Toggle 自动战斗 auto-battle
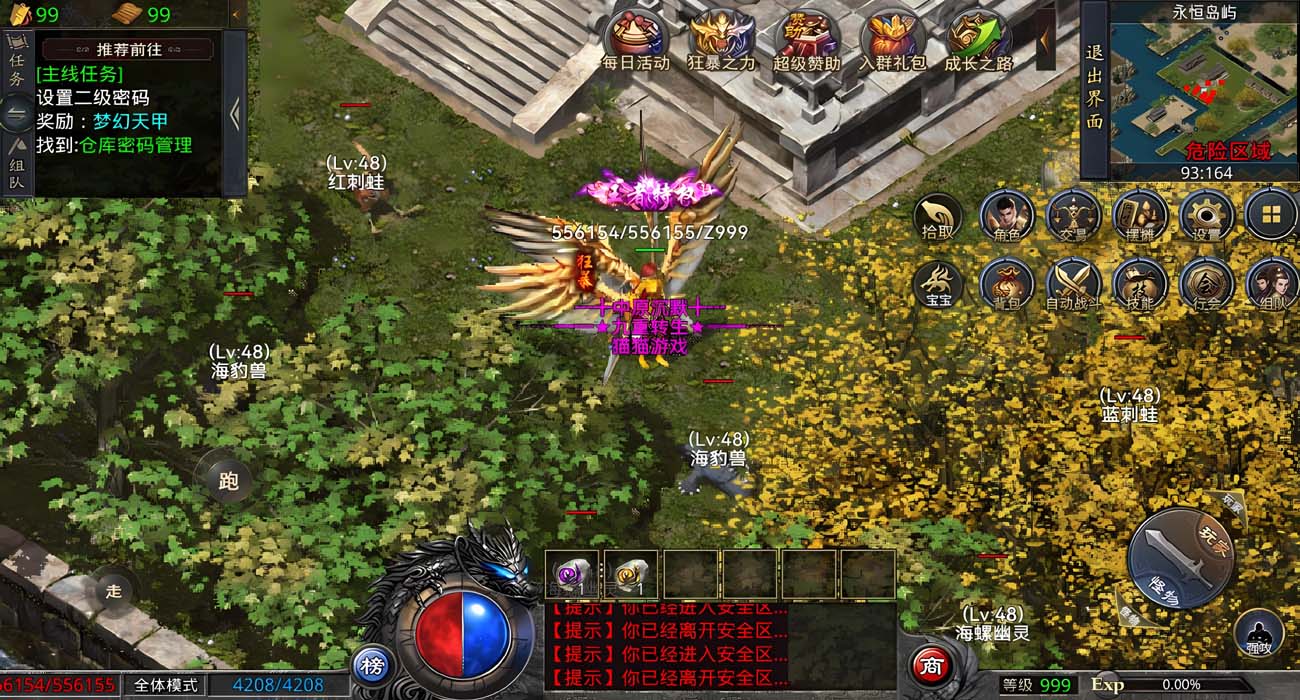This screenshot has height=700, width=1300. (1073, 285)
